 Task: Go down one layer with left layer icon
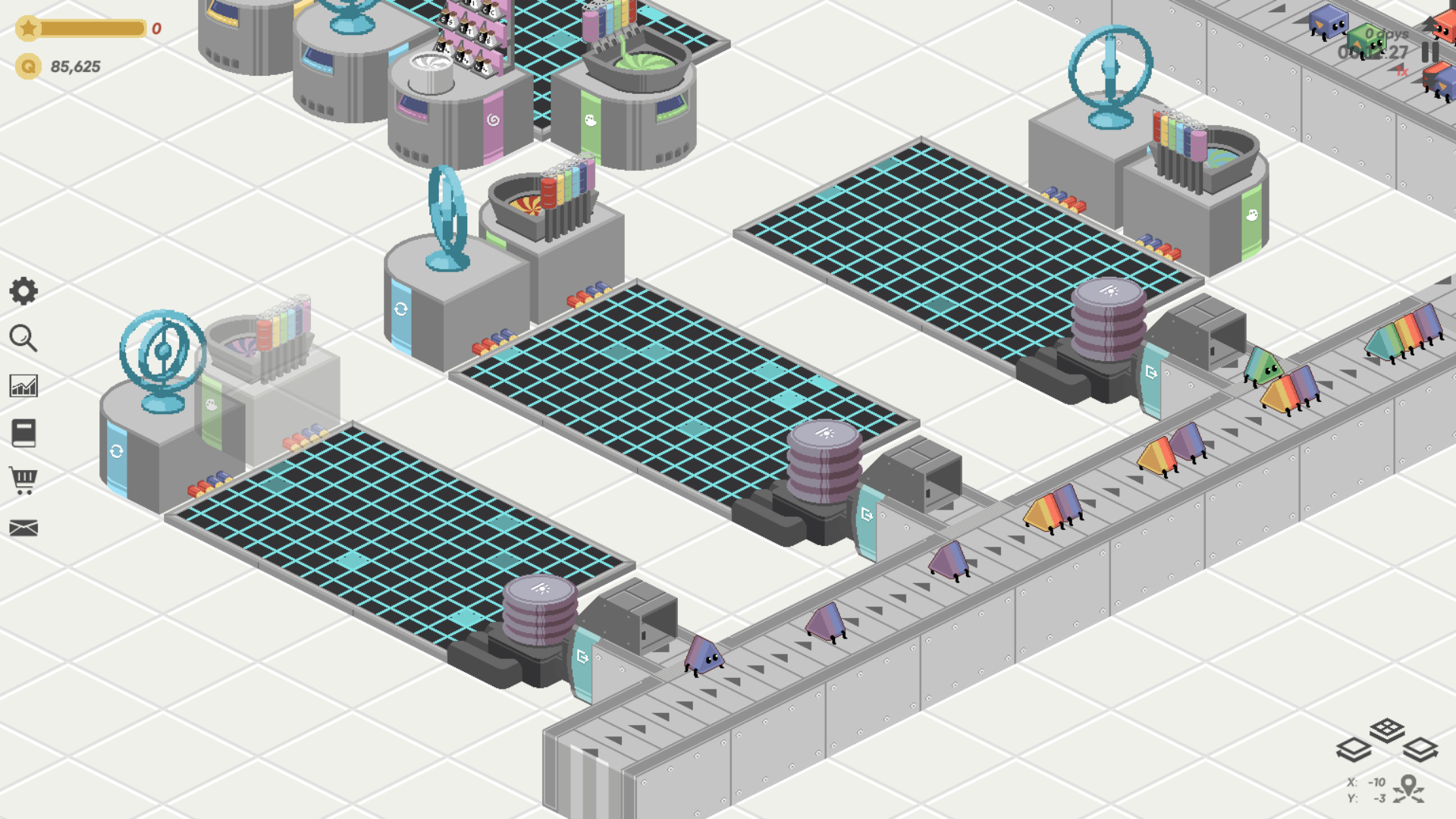(1353, 749)
